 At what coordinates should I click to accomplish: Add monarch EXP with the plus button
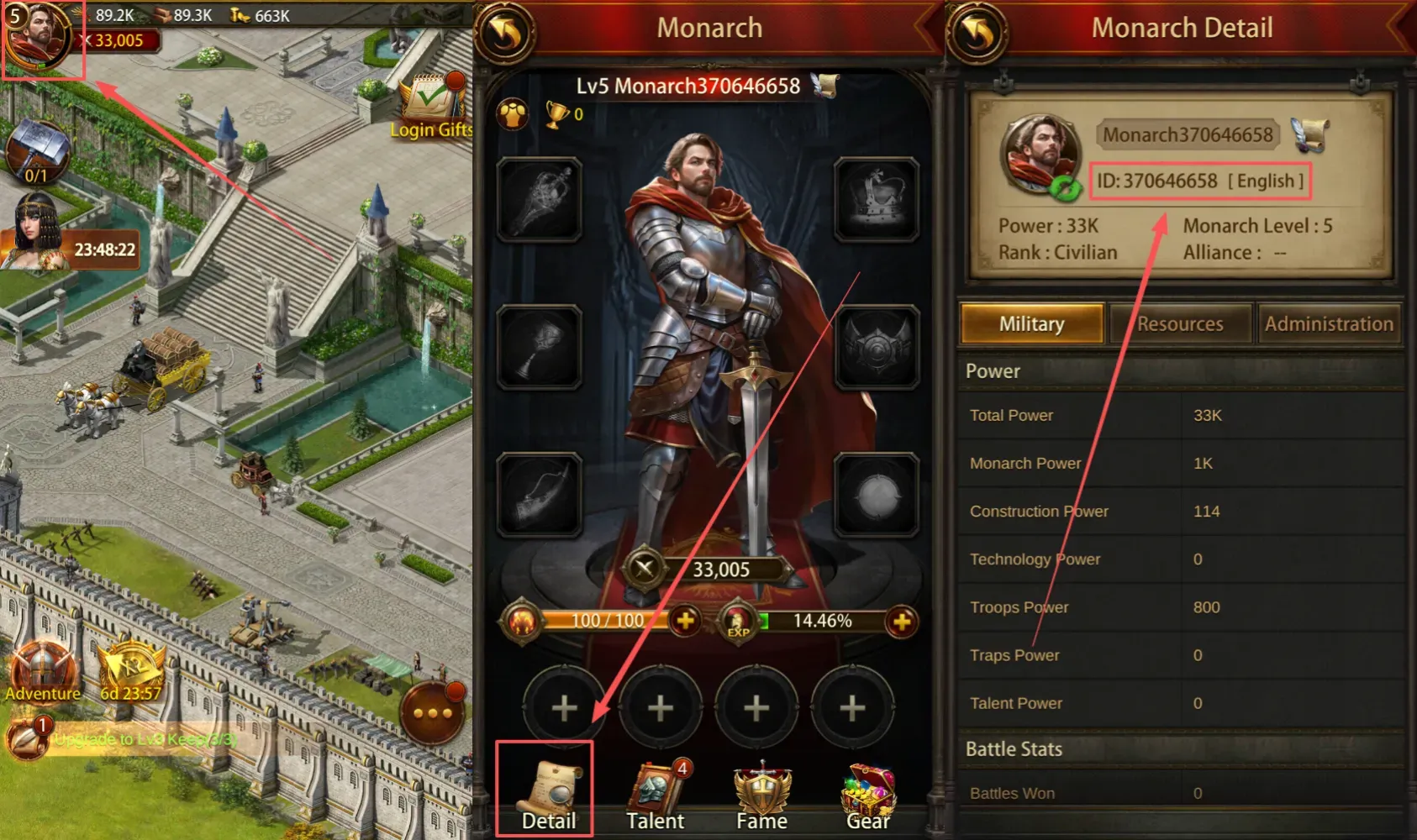tap(901, 622)
